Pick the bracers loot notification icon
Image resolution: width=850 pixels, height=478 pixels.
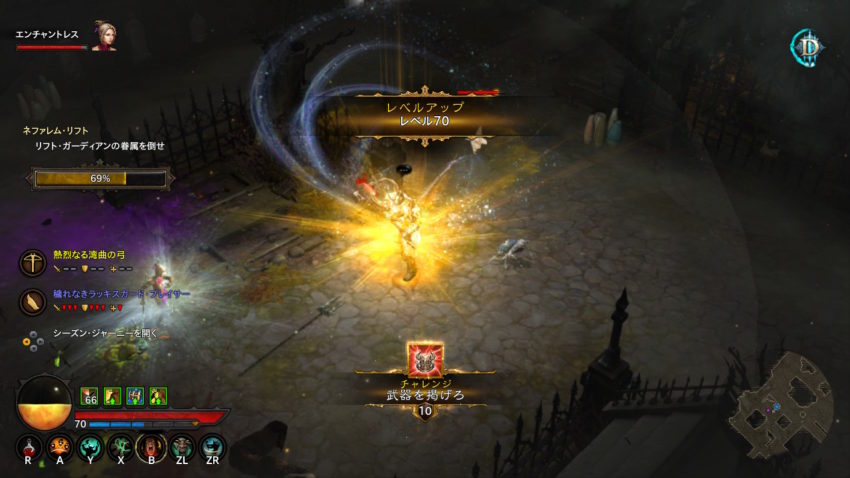coord(34,301)
